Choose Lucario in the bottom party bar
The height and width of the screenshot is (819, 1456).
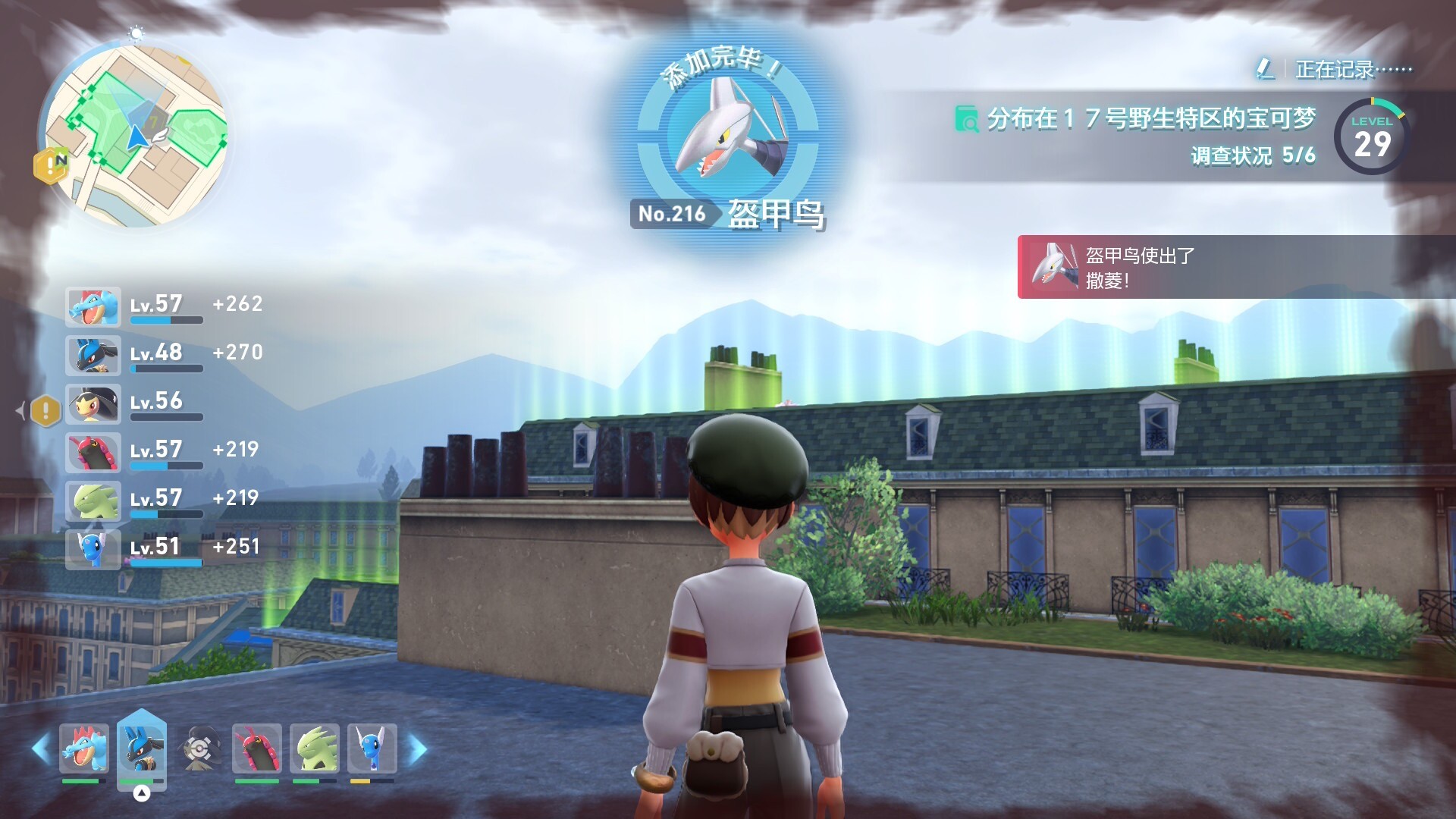pyautogui.click(x=141, y=749)
